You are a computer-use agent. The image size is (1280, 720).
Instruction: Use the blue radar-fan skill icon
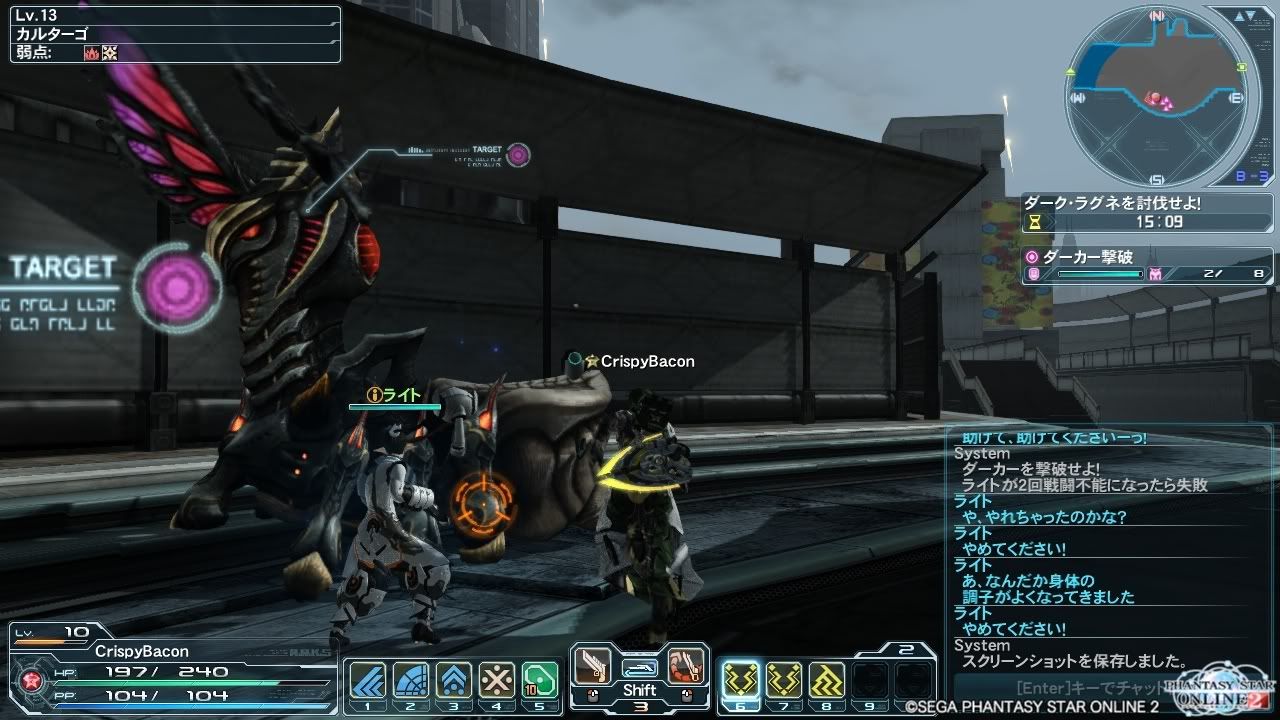(x=410, y=680)
